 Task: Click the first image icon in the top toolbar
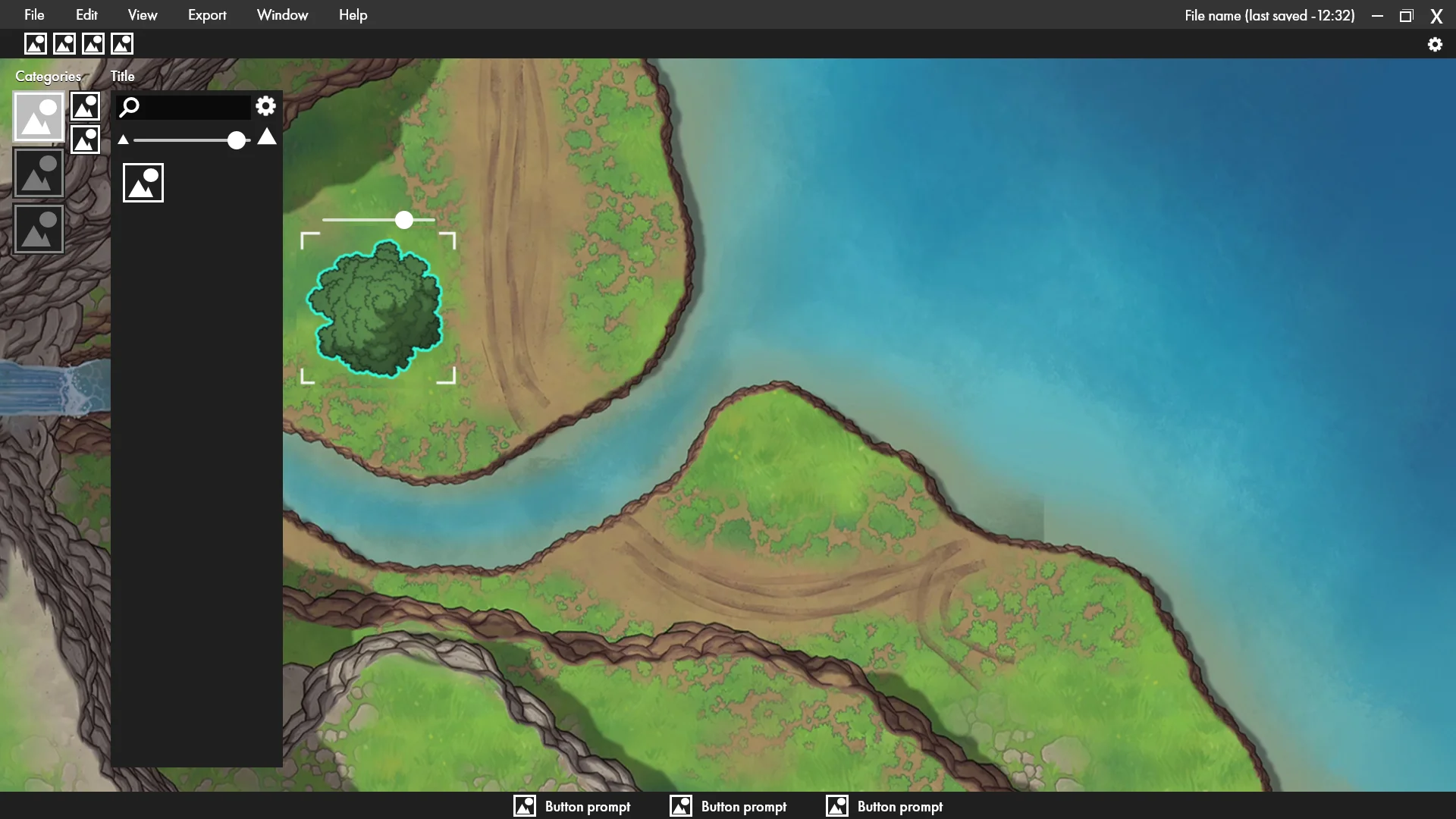pyautogui.click(x=35, y=43)
